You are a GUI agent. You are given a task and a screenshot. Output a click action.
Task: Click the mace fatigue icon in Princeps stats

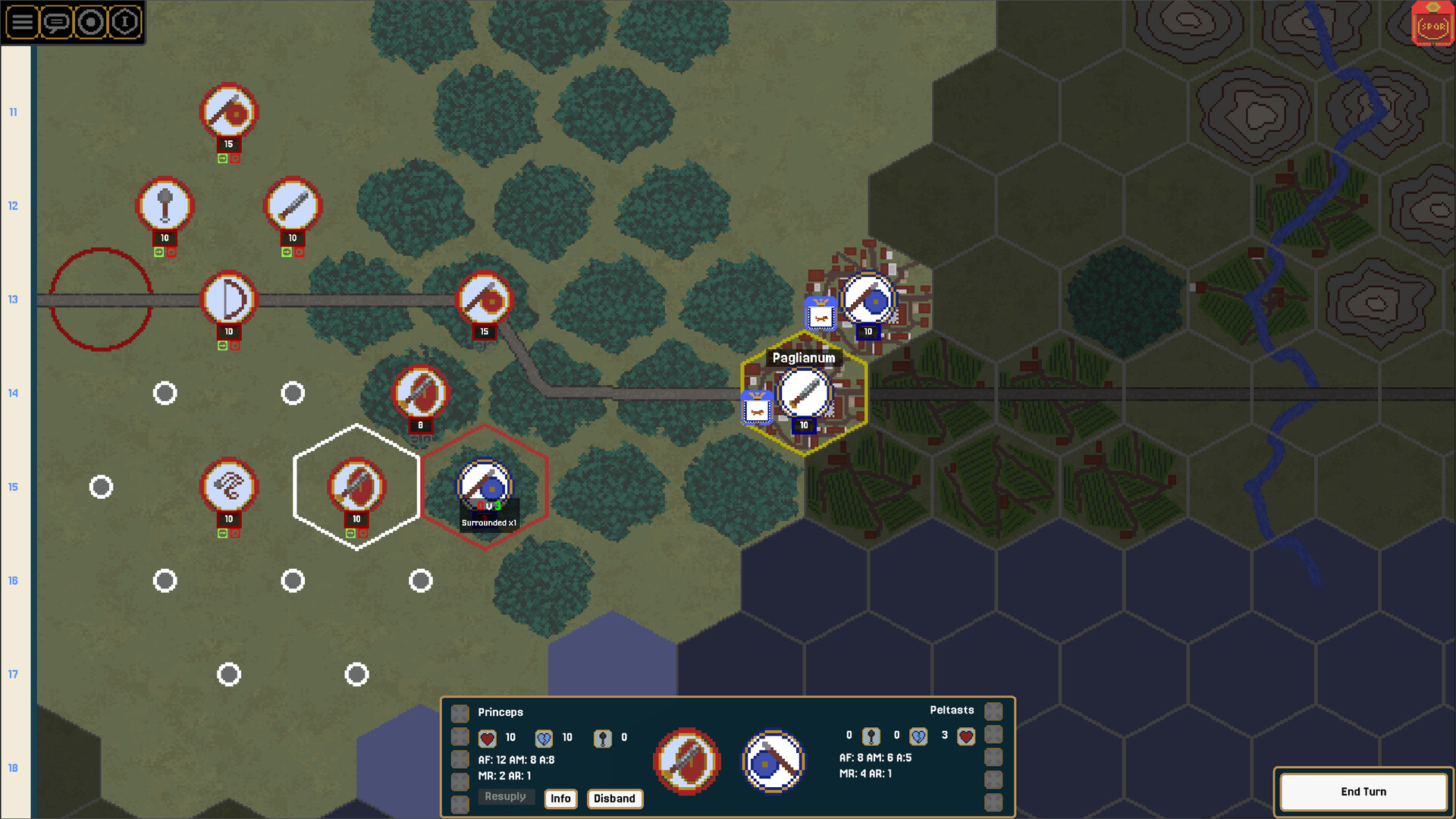point(603,737)
